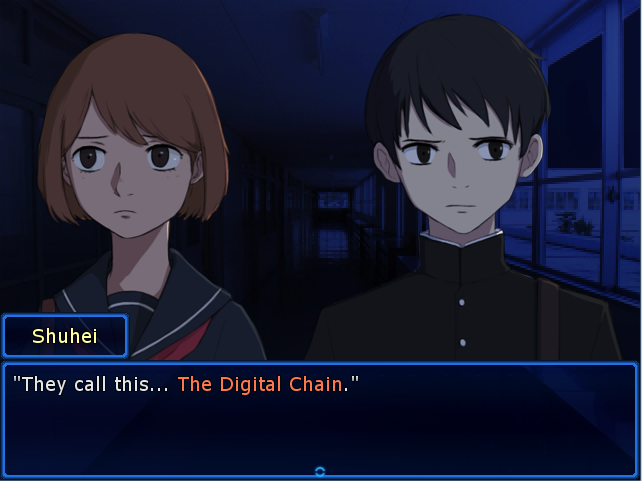
Task: Click the blue continue indicator under the dialogue
Action: (x=320, y=471)
